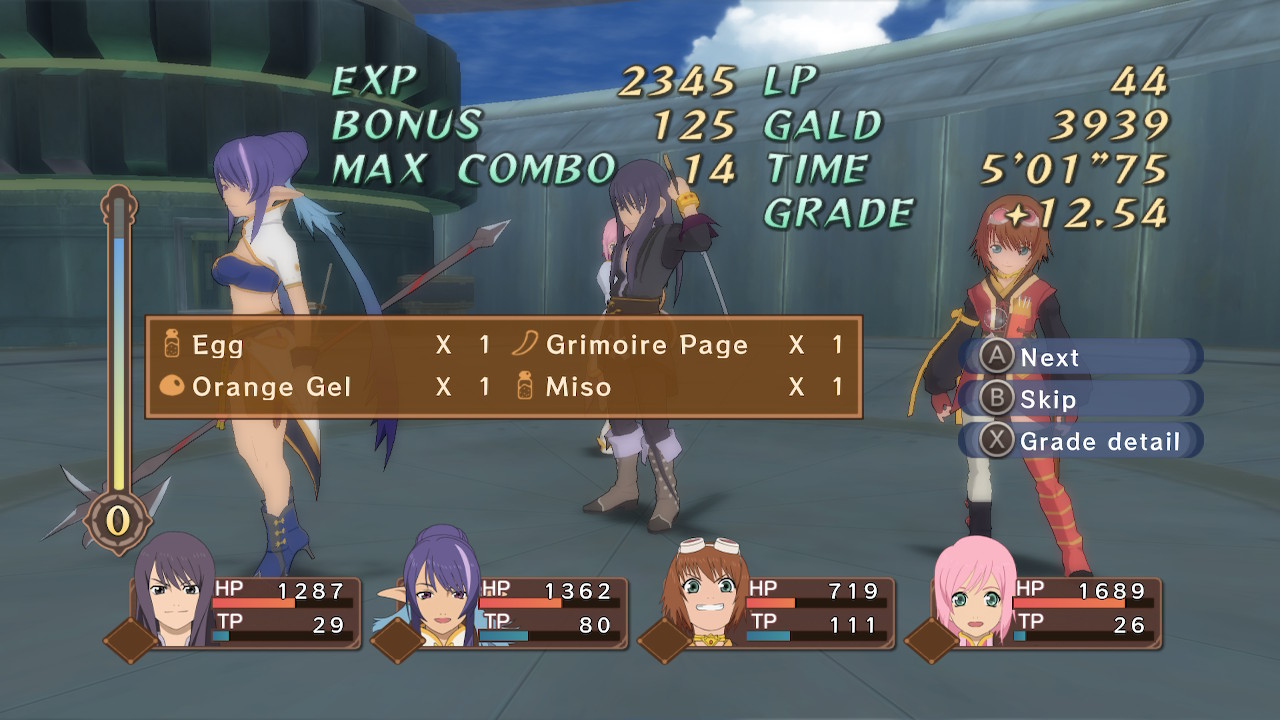Choose Skip to bypass results
Screen dimensions: 1280x720
1078,399
